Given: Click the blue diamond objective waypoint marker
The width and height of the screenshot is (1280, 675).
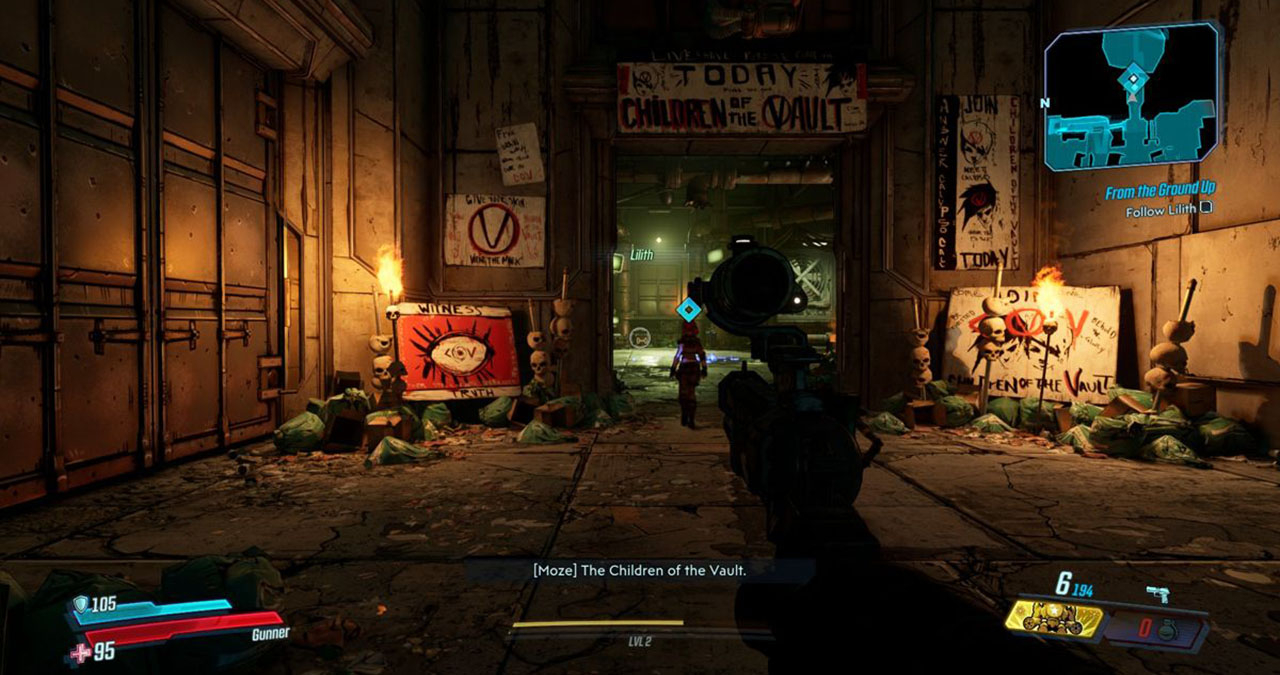Looking at the screenshot, I should click(687, 309).
